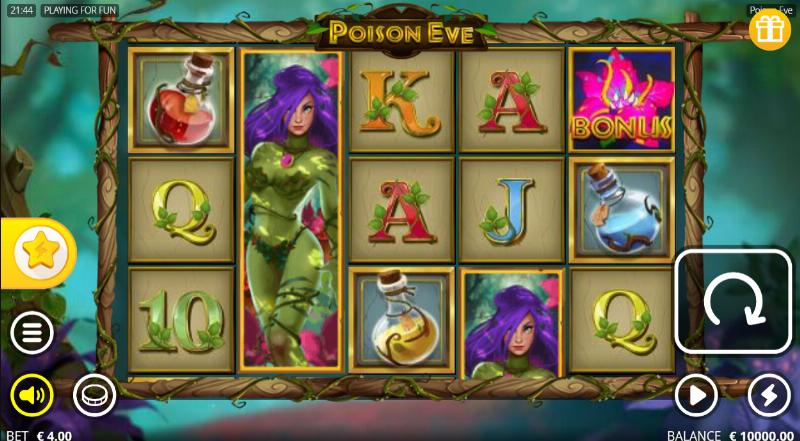Open the orange gift box rewards
This screenshot has width=800, height=441.
[x=769, y=30]
